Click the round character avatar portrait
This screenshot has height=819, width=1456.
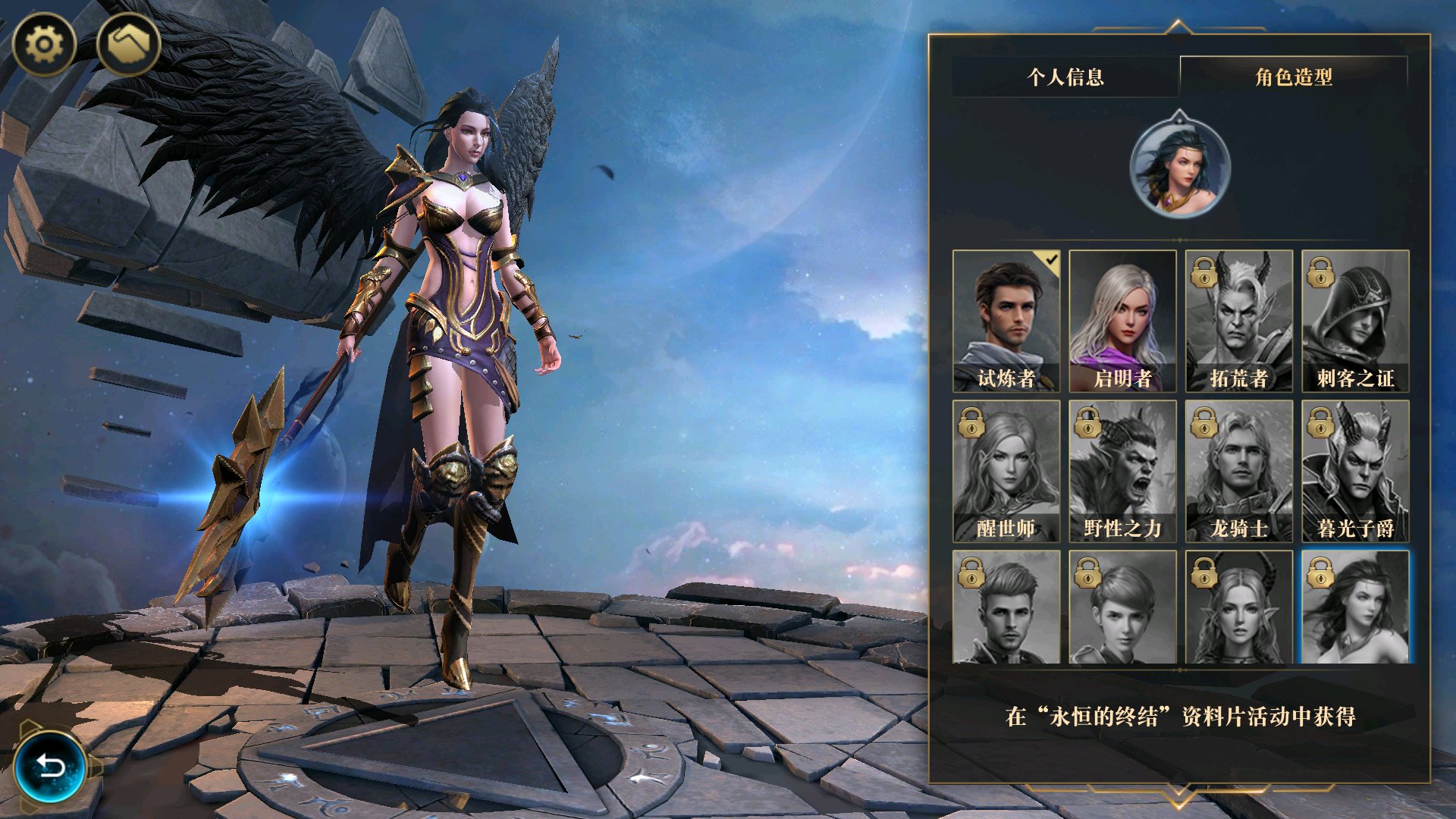tap(1179, 165)
